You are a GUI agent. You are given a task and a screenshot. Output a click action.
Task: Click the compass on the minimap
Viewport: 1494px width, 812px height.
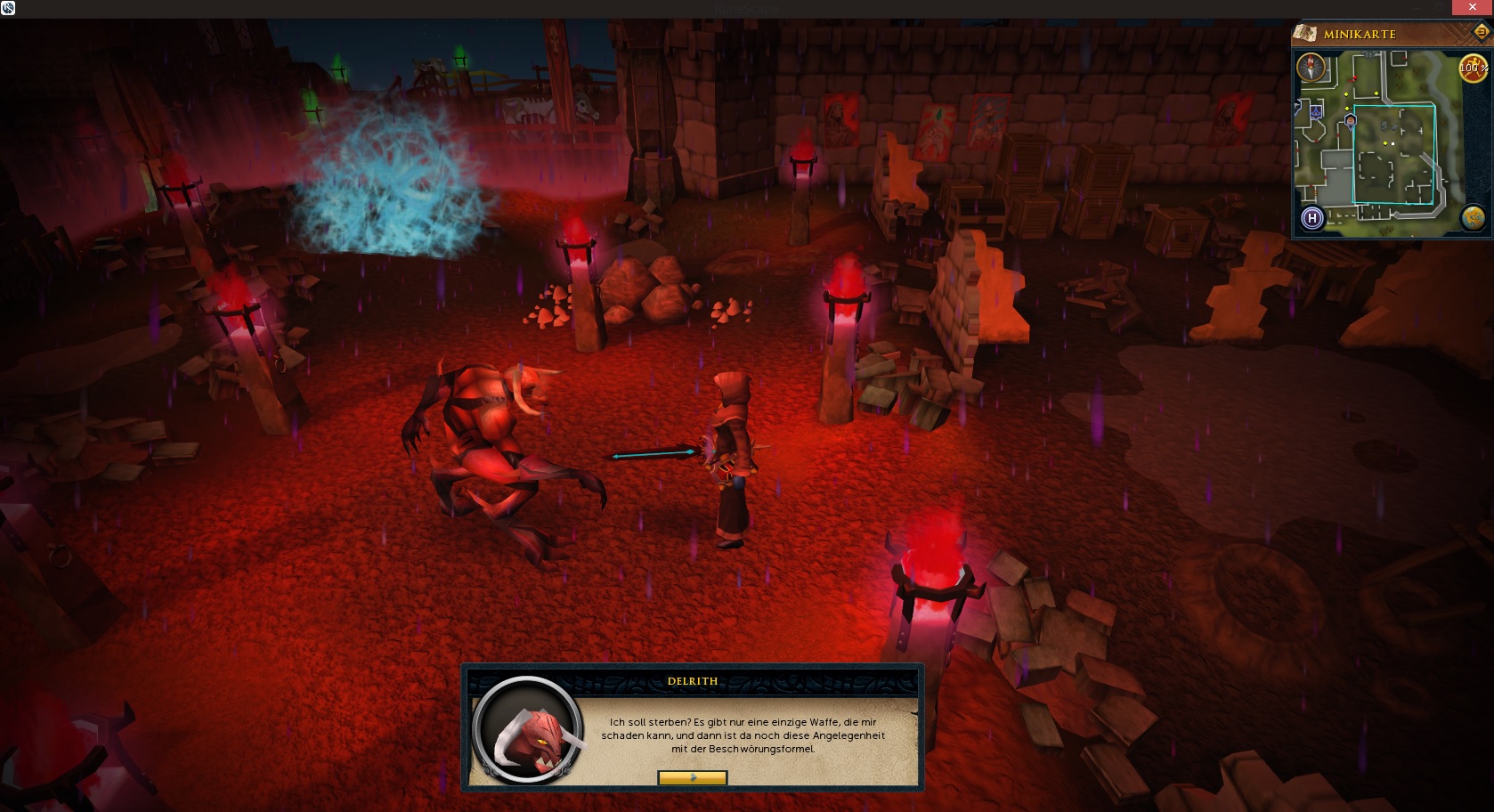(1311, 68)
